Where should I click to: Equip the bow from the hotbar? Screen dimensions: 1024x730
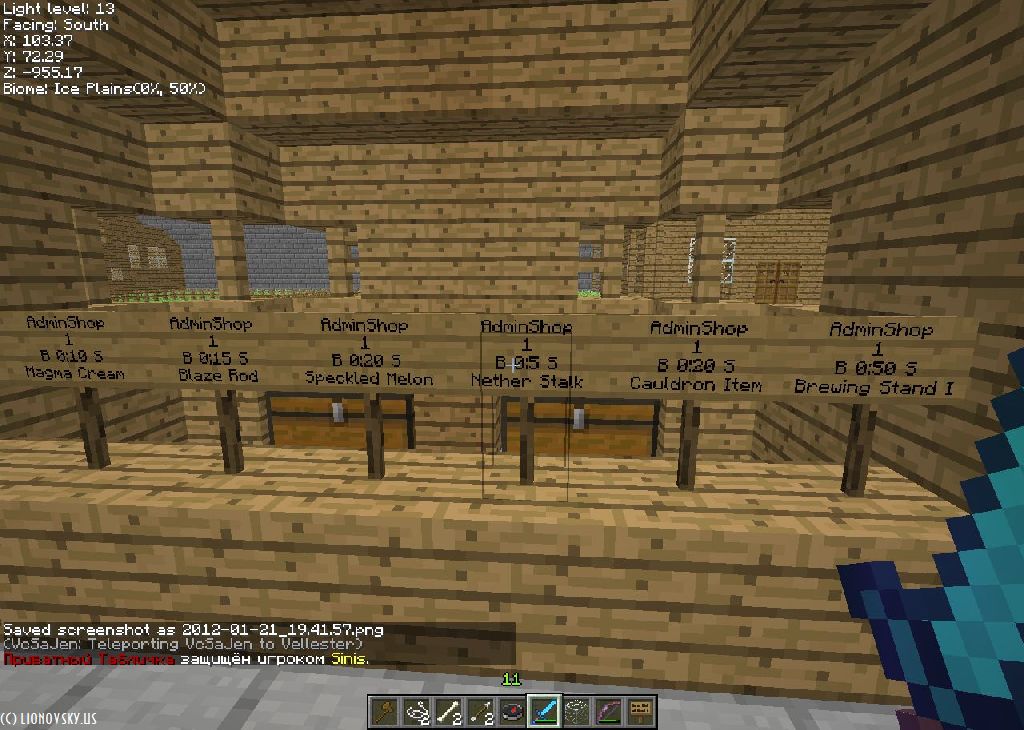(x=608, y=711)
